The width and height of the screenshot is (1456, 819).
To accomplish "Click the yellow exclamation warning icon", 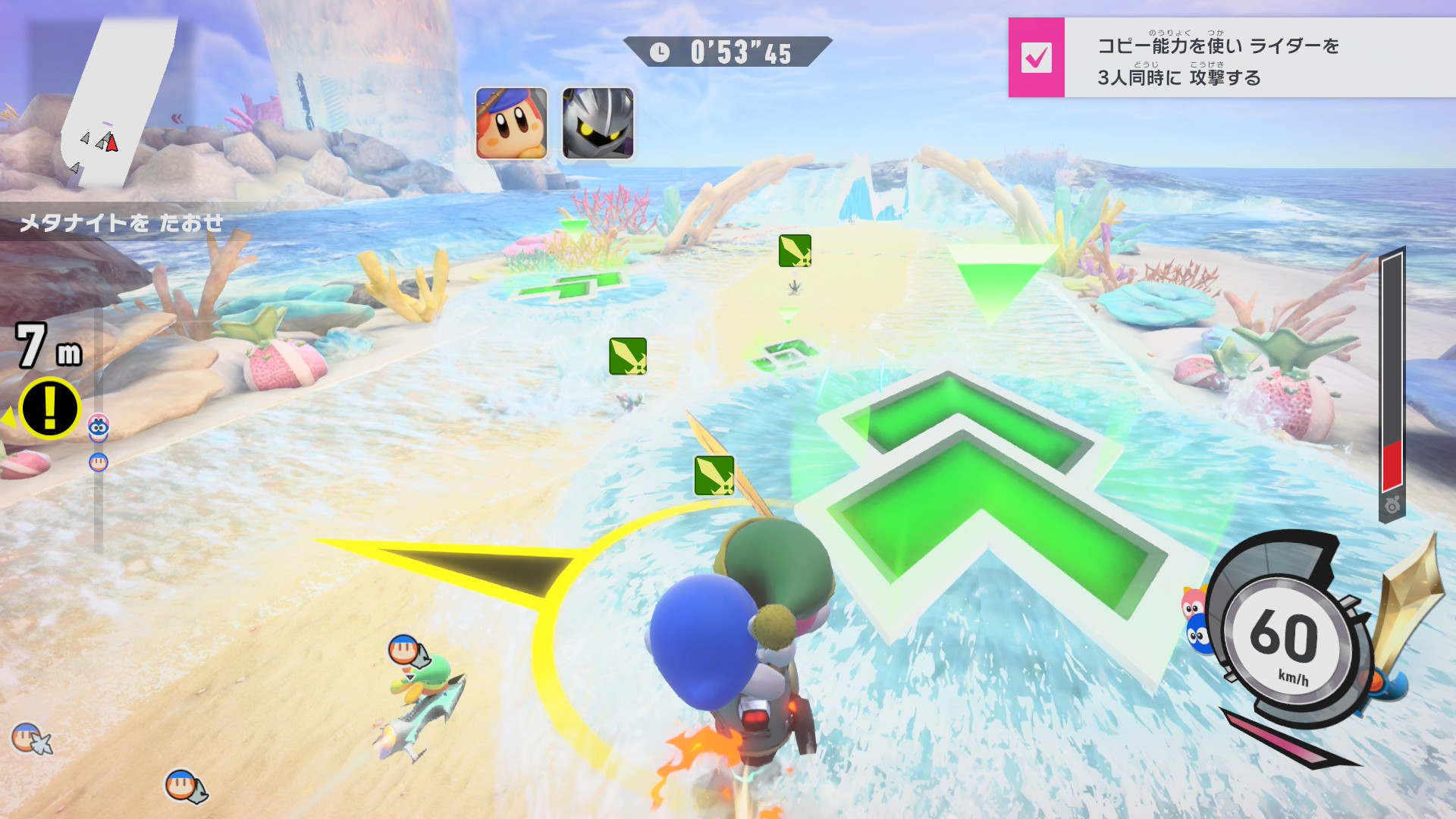I will [50, 409].
